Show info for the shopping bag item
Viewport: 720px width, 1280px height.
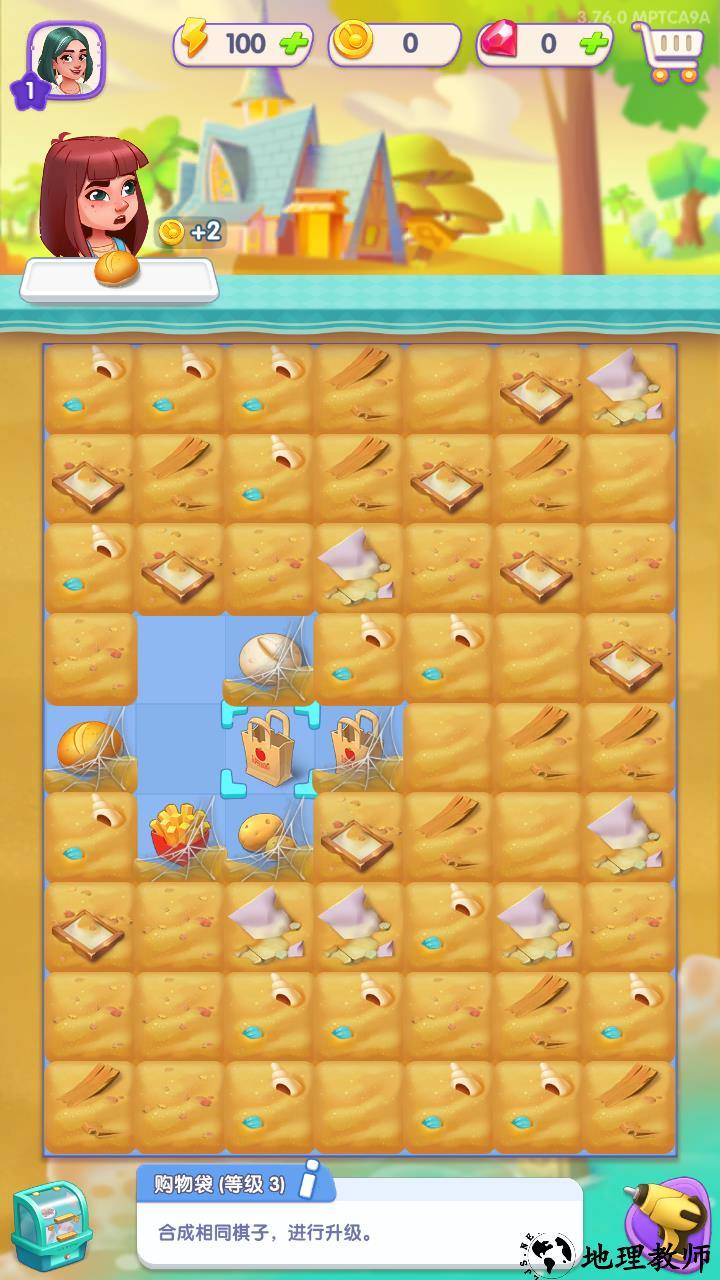pyautogui.click(x=313, y=1180)
